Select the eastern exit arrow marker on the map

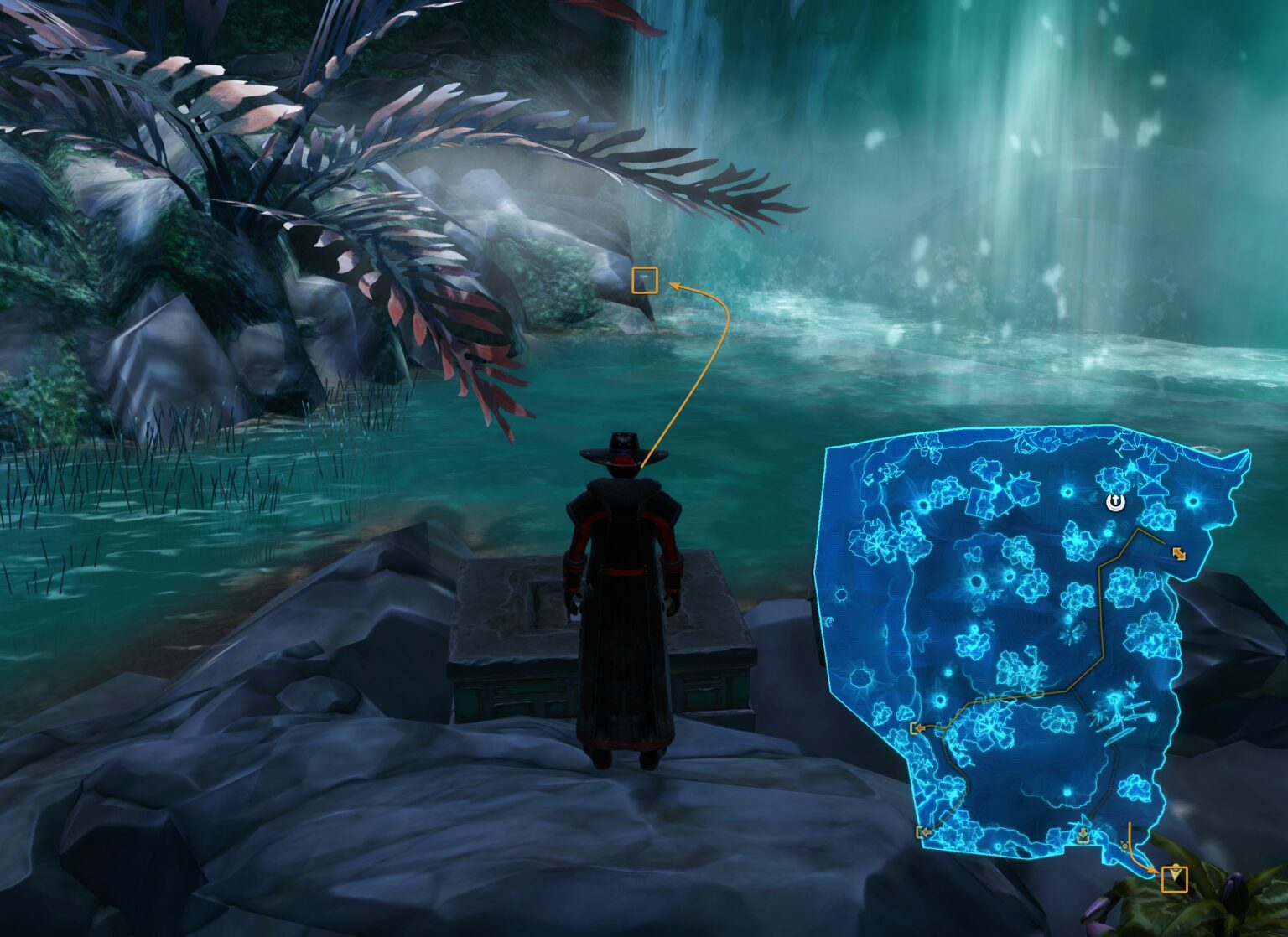(x=1178, y=552)
